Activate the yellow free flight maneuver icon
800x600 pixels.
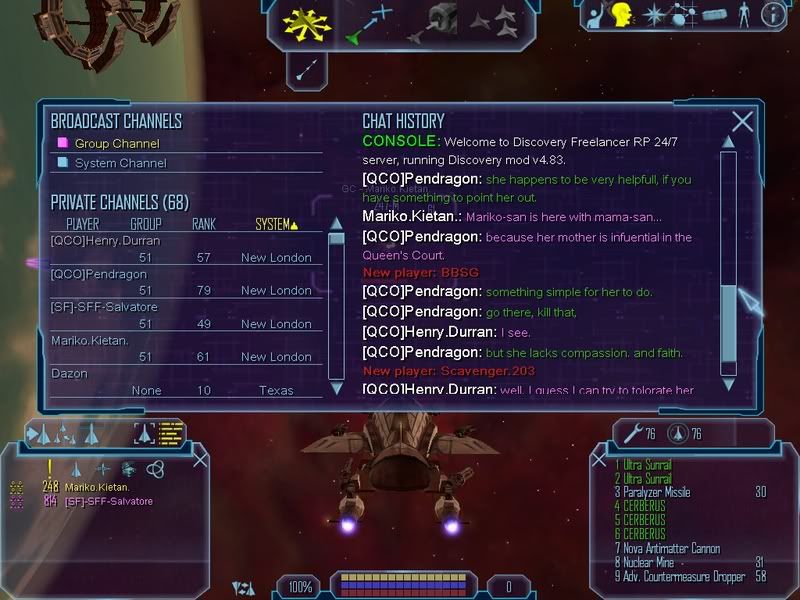(x=306, y=24)
